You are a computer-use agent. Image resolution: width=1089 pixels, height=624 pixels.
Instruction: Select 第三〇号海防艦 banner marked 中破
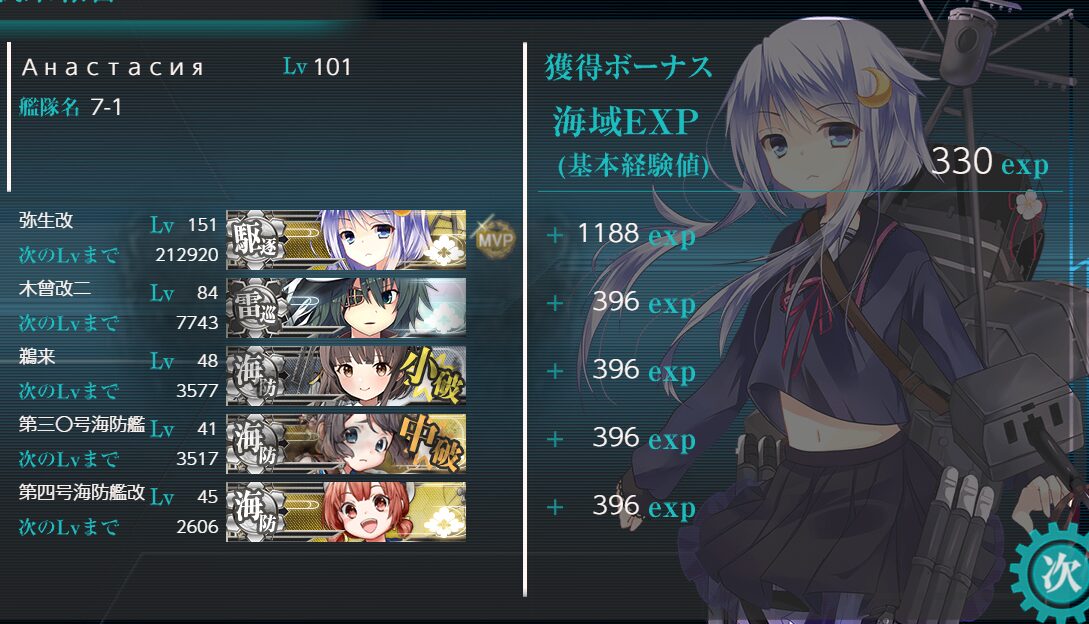(346, 443)
